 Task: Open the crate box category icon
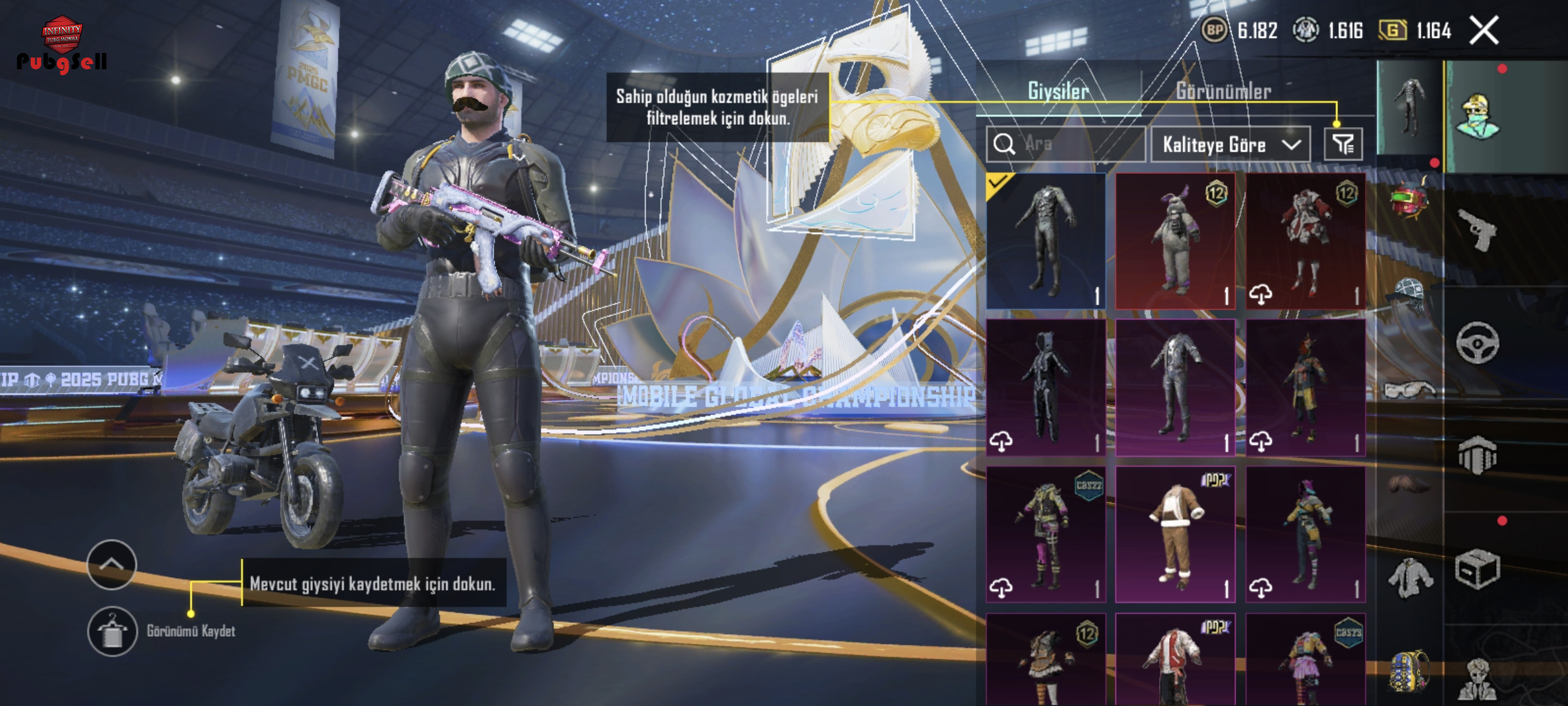pos(1477,569)
